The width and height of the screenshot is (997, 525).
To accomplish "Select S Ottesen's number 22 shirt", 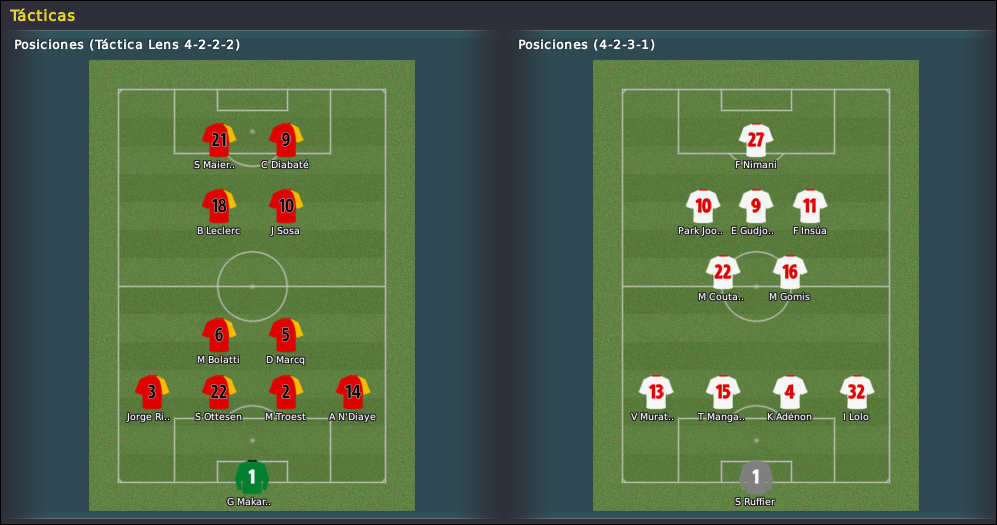I will pyautogui.click(x=218, y=392).
